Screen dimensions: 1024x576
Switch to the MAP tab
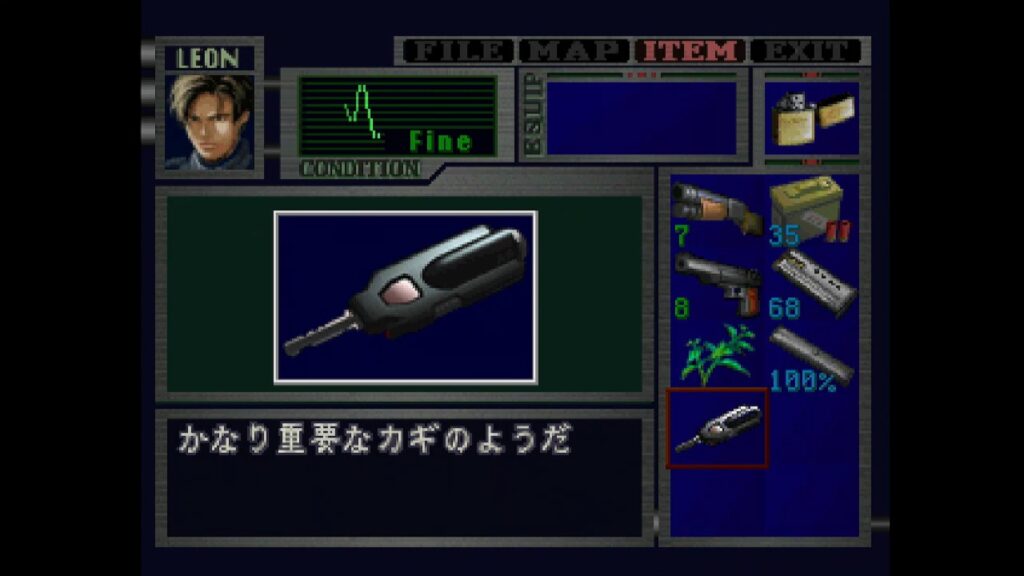tap(576, 51)
